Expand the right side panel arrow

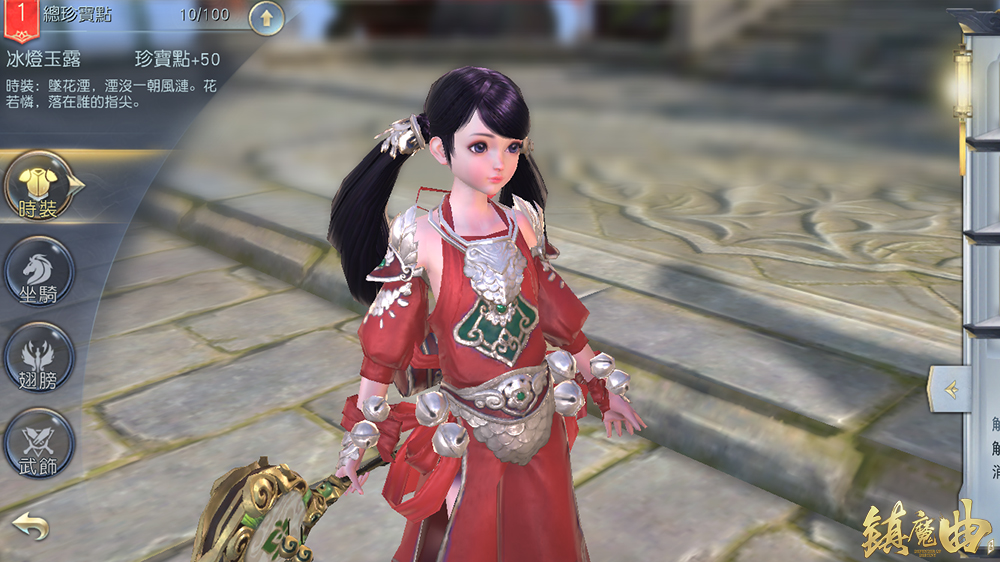pyautogui.click(x=948, y=389)
